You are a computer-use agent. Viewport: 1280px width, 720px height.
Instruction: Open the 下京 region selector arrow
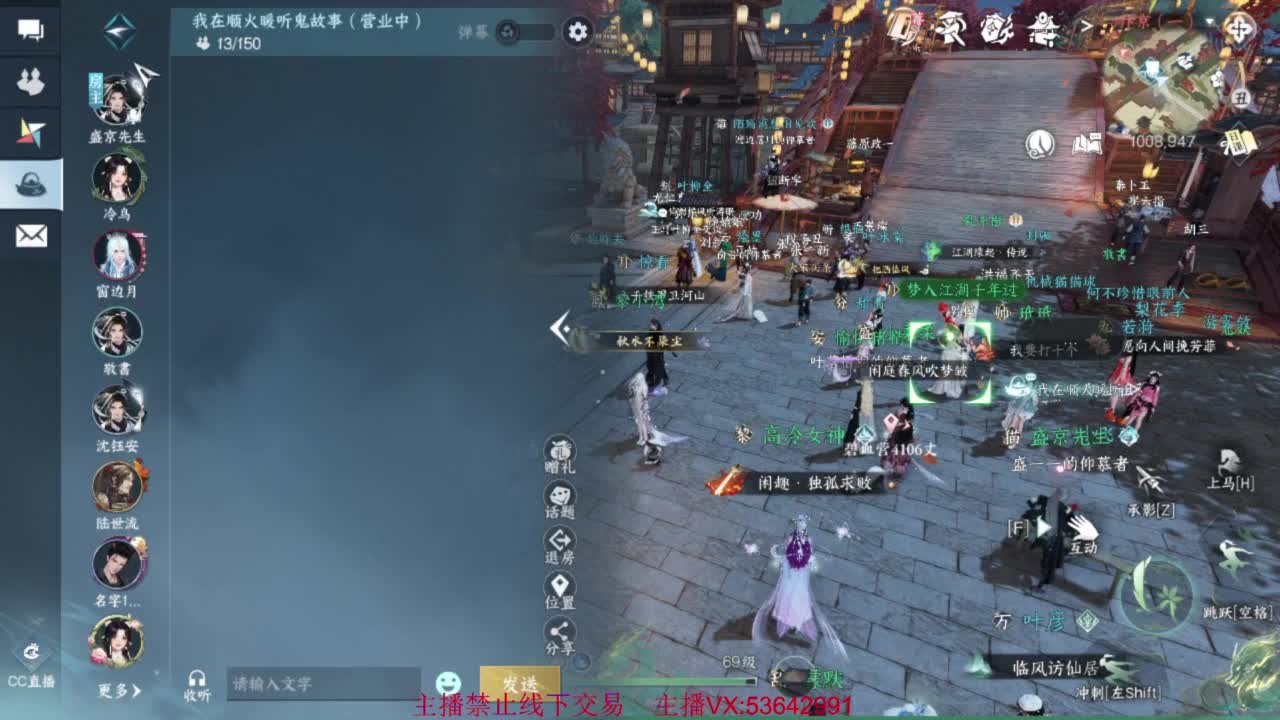point(1086,23)
